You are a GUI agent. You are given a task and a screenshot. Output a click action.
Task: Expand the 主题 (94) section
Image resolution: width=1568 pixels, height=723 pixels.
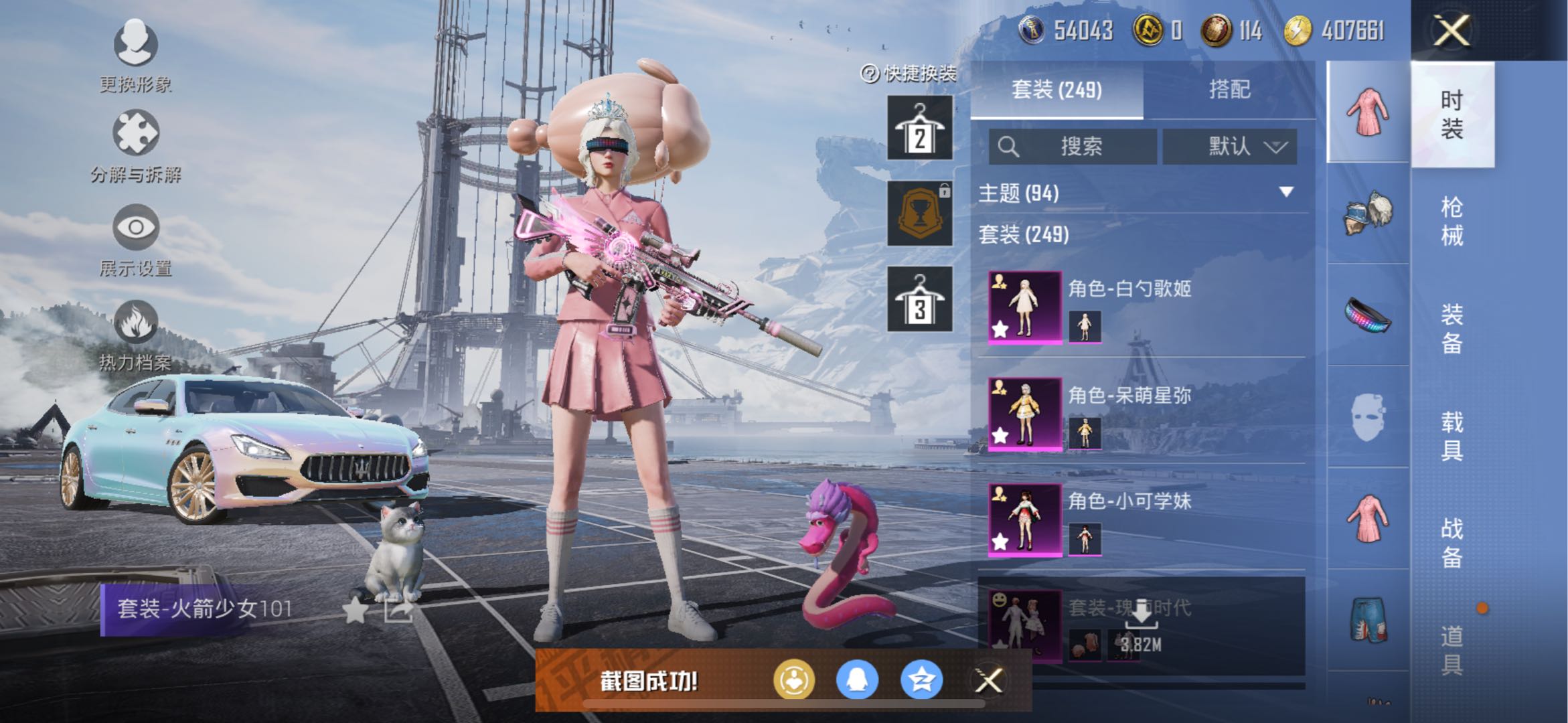[x=1286, y=193]
